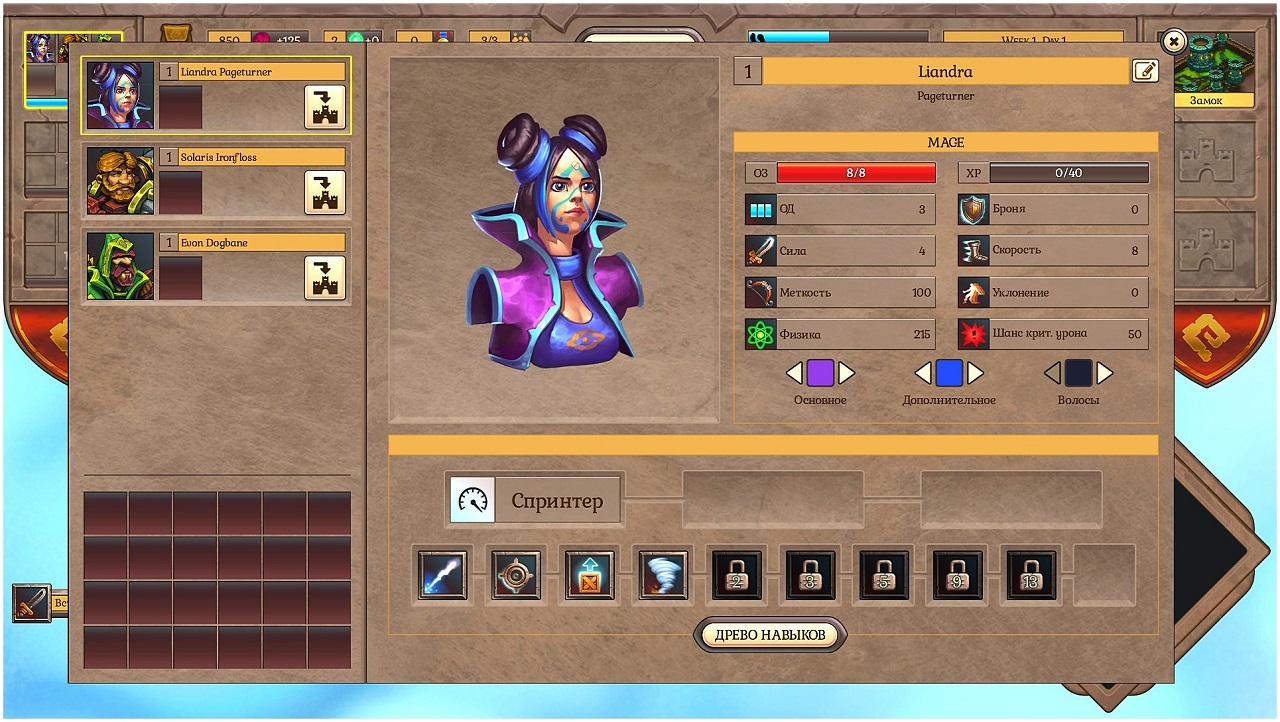Cycle Дополнительное color forward
1280x722 pixels.
click(976, 374)
